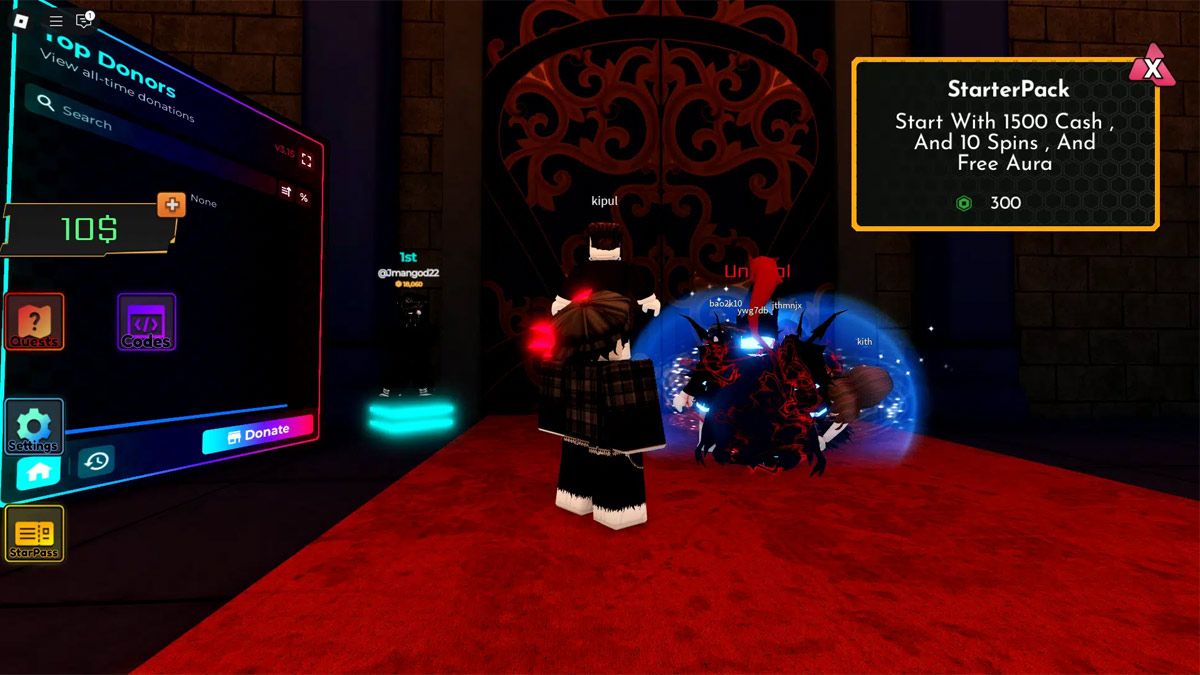
Task: Open the Codes menu
Action: (x=146, y=322)
